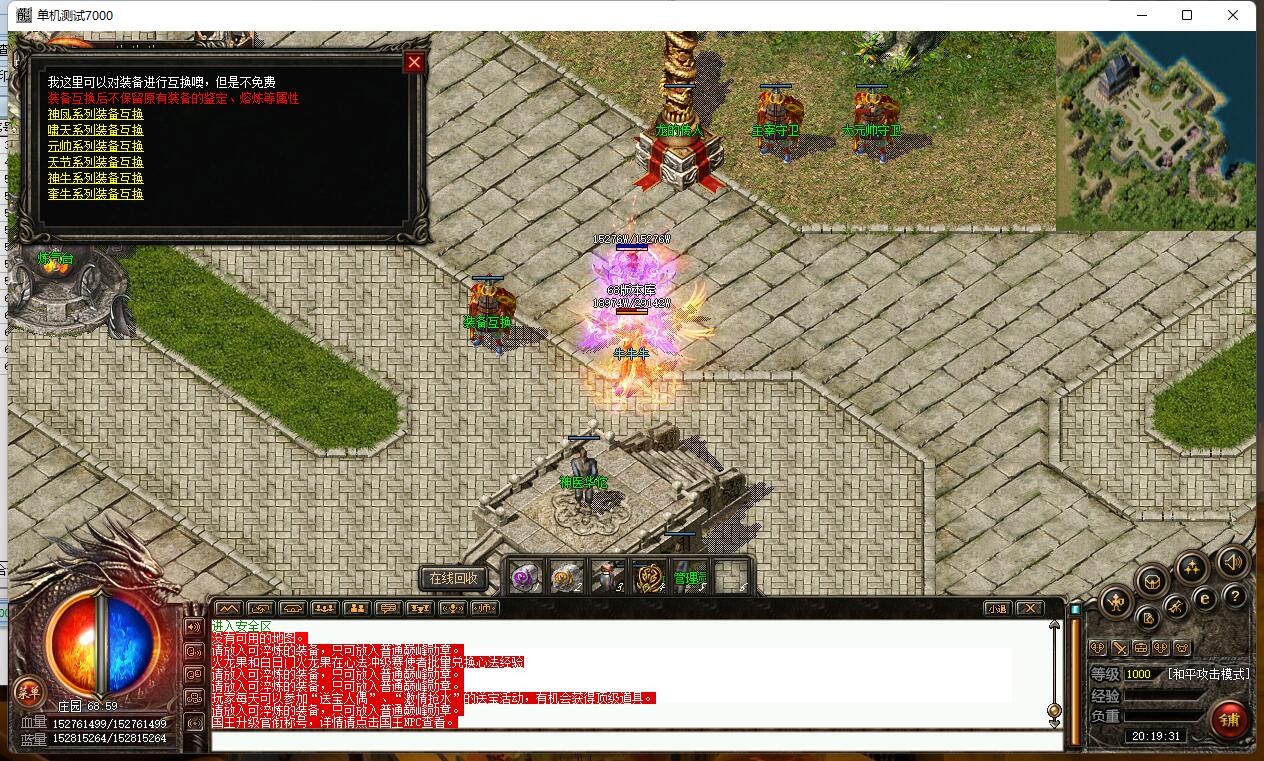The height and width of the screenshot is (761, 1264).
Task: Choose 啸天系列装备互换 option
Action: tap(96, 130)
